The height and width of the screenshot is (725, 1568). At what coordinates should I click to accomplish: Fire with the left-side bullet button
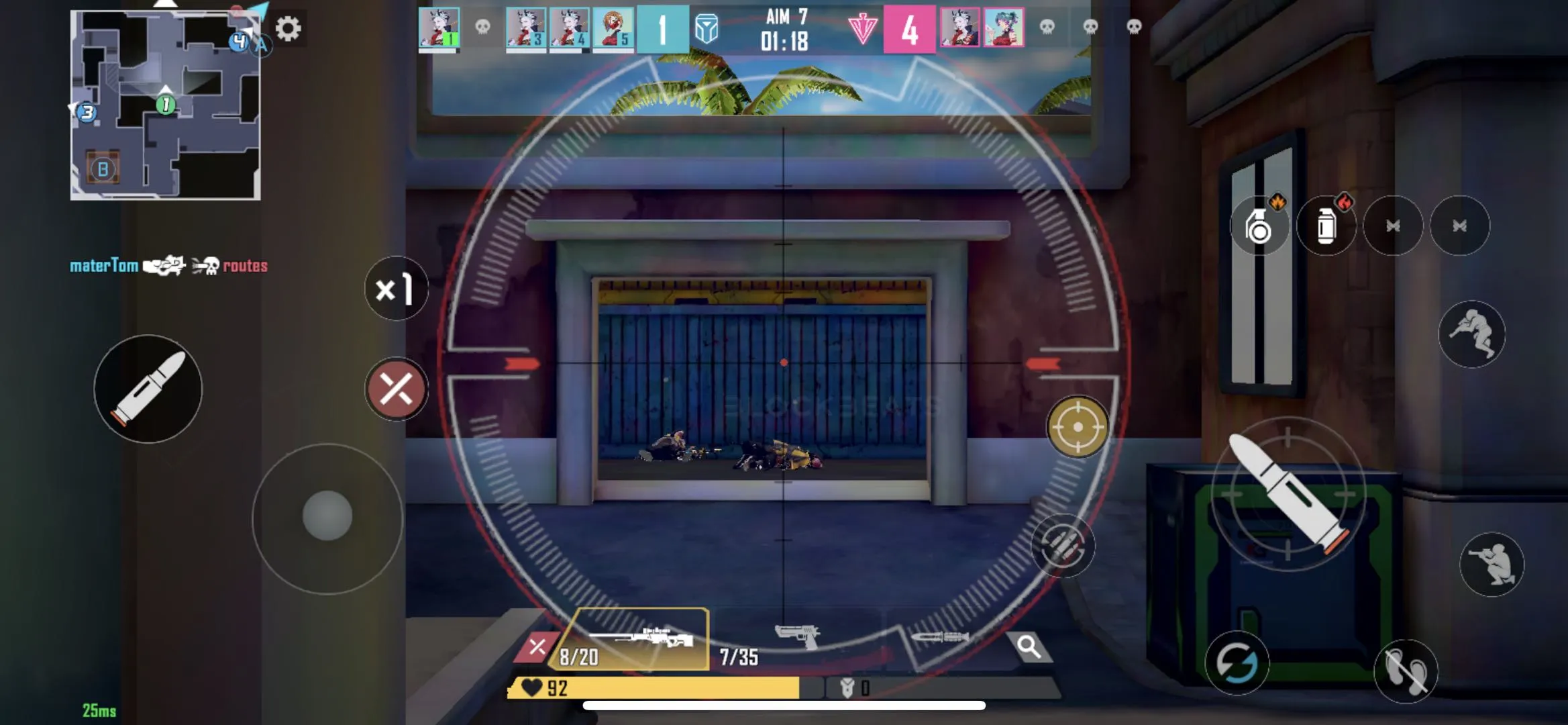[x=148, y=389]
